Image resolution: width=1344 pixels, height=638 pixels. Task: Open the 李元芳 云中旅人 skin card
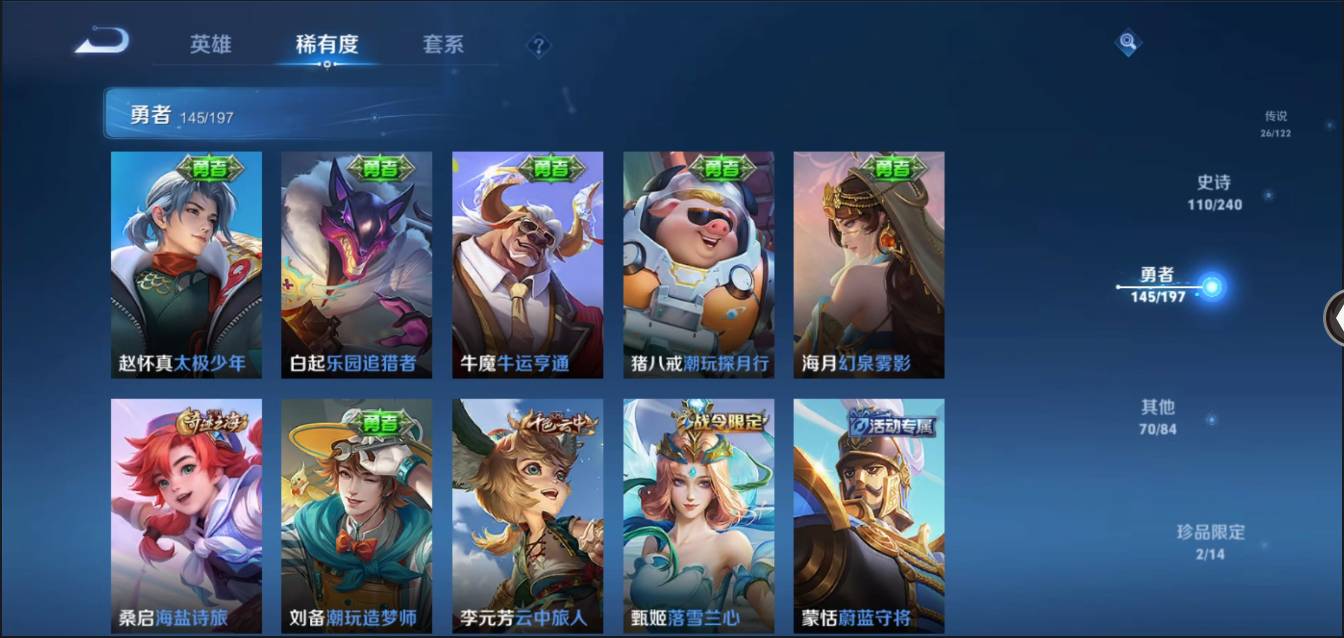tap(527, 515)
